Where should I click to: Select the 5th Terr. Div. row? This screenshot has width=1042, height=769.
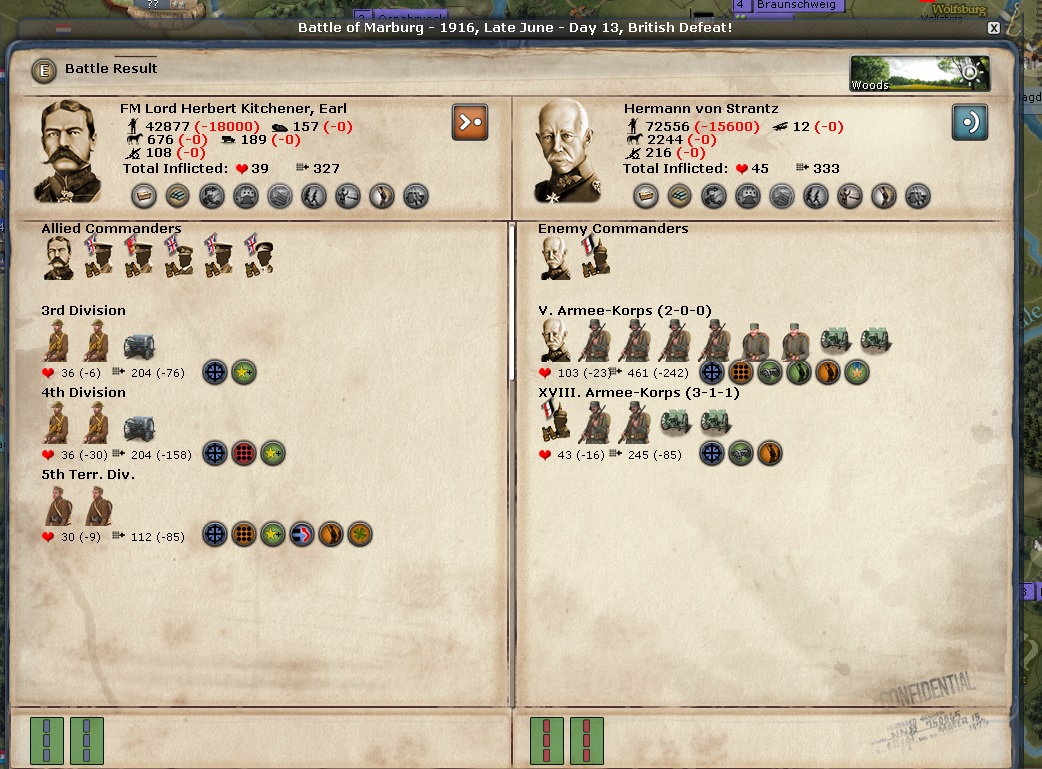click(x=88, y=475)
